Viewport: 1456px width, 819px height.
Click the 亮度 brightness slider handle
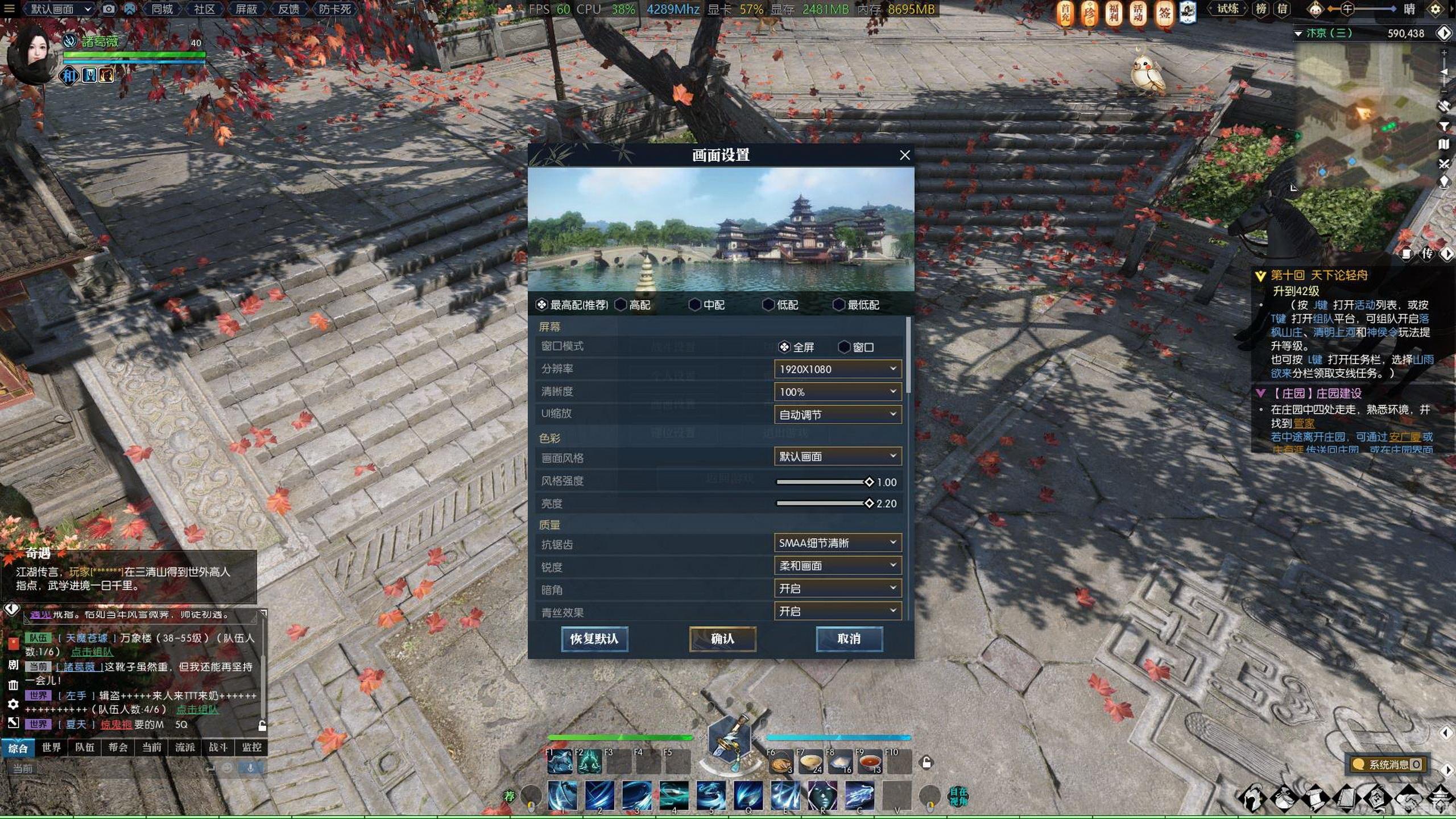click(x=868, y=503)
